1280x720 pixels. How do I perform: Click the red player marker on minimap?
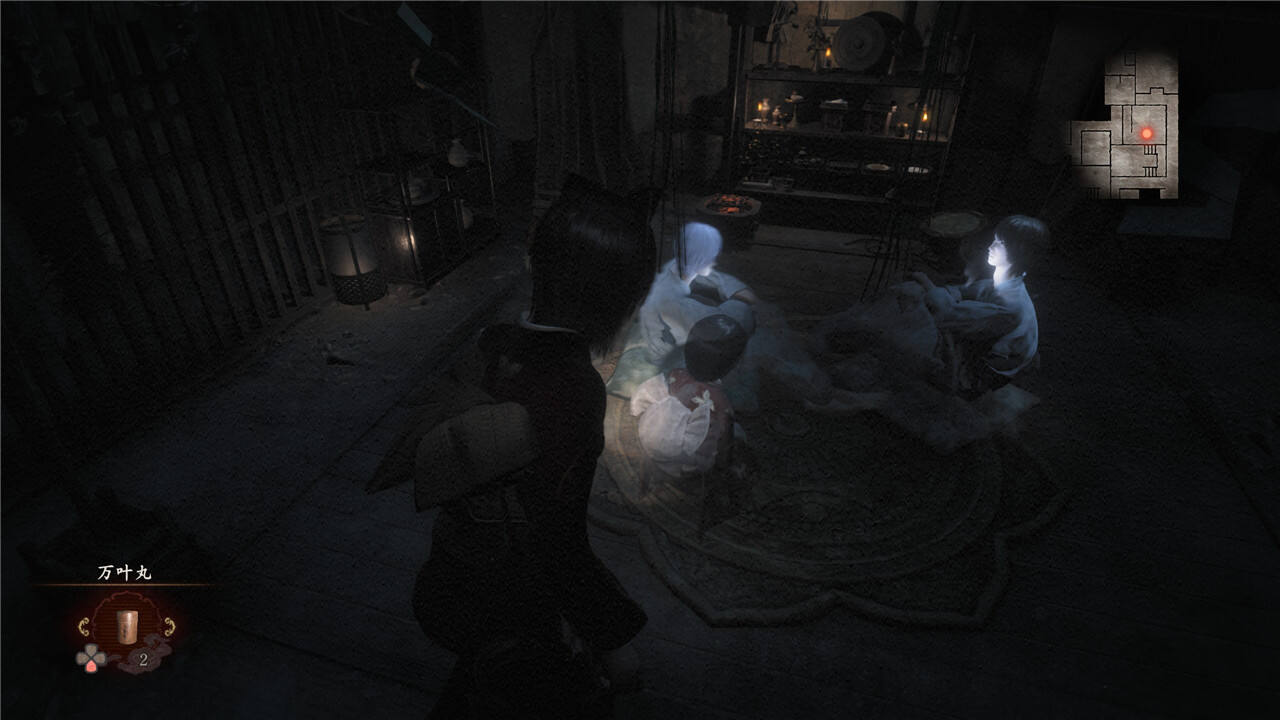coord(1147,133)
